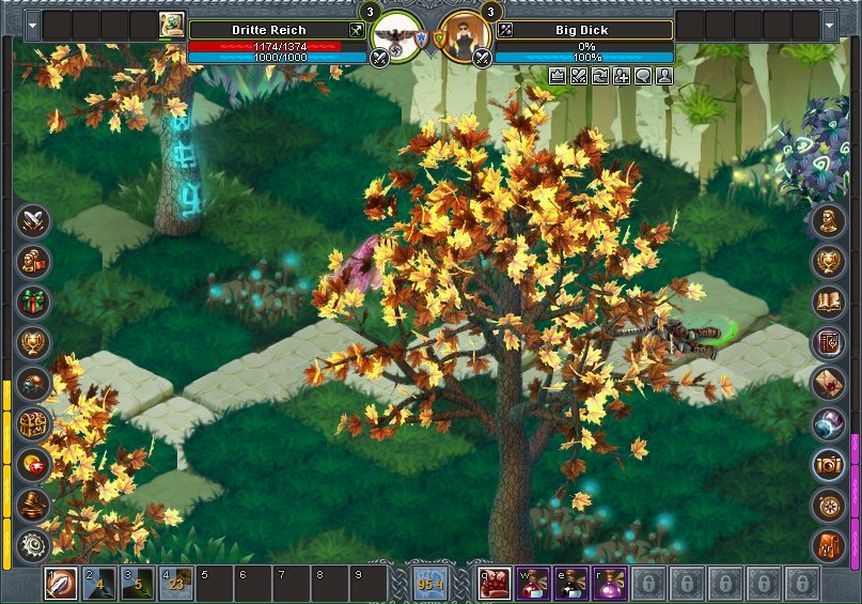Use the purple potion in slot r
Viewport: 862px width, 604px height.
tap(610, 583)
